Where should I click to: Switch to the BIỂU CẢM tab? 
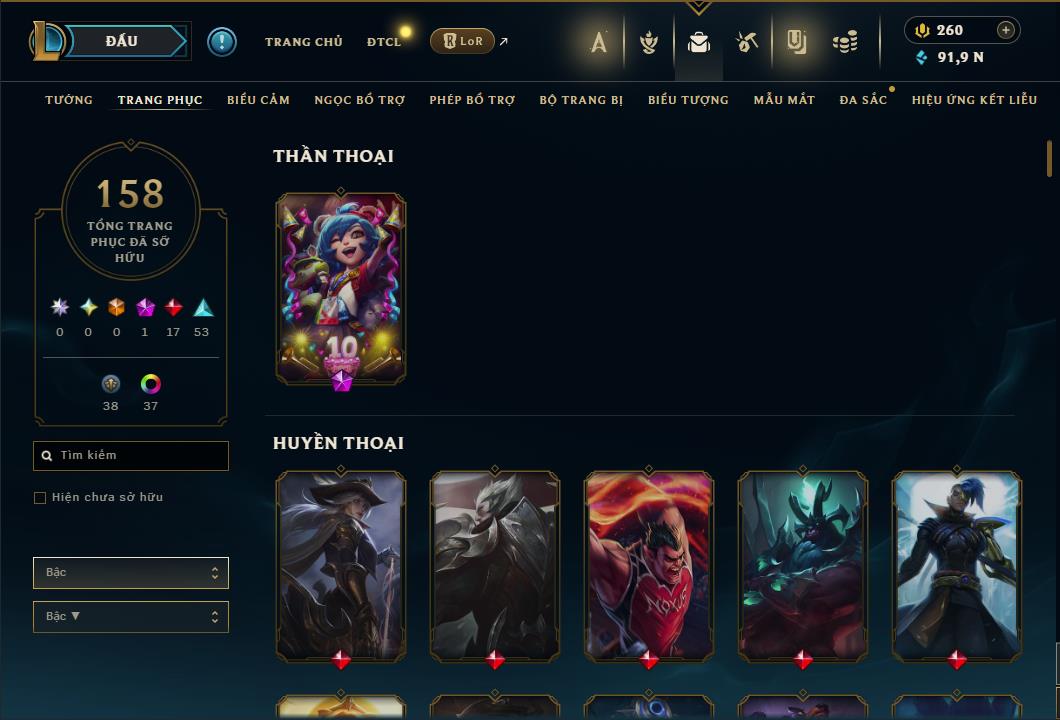pyautogui.click(x=258, y=100)
